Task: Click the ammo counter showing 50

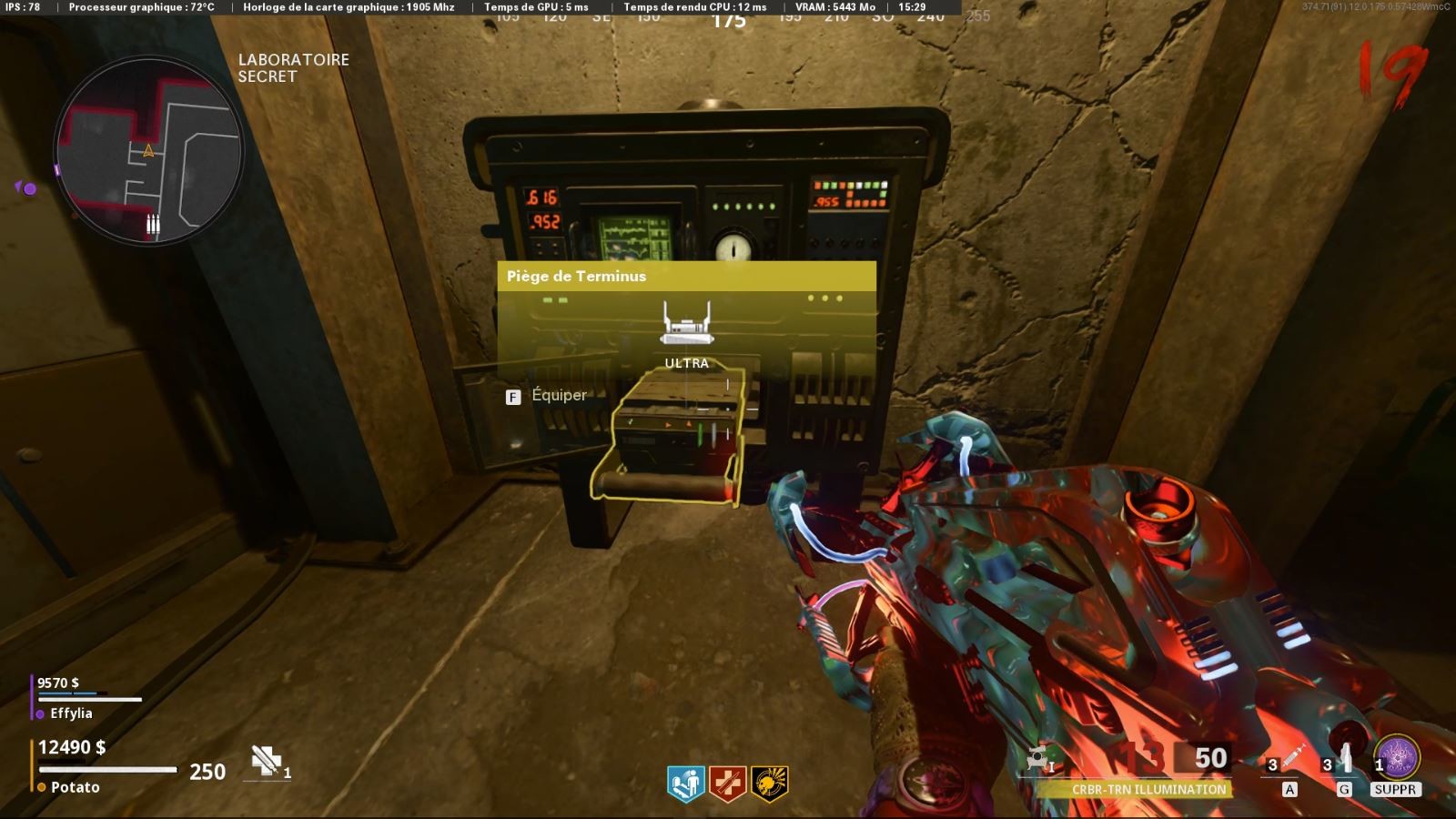Action: (x=1210, y=757)
